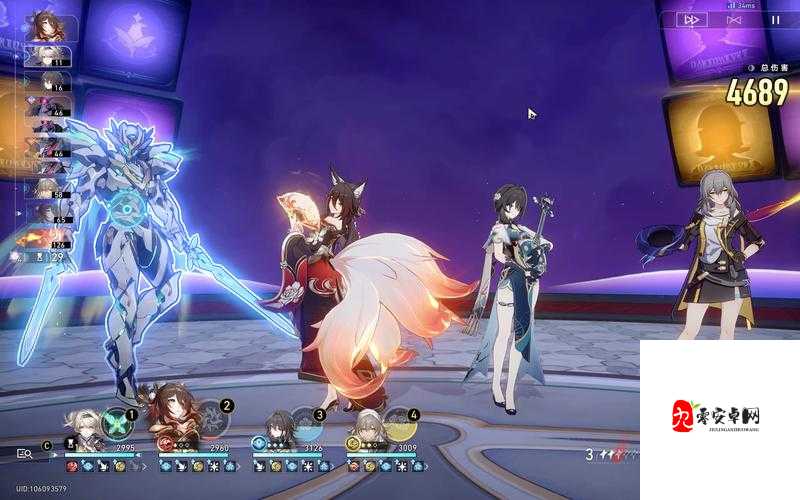Toggle the battle speed-up button

click(x=691, y=19)
